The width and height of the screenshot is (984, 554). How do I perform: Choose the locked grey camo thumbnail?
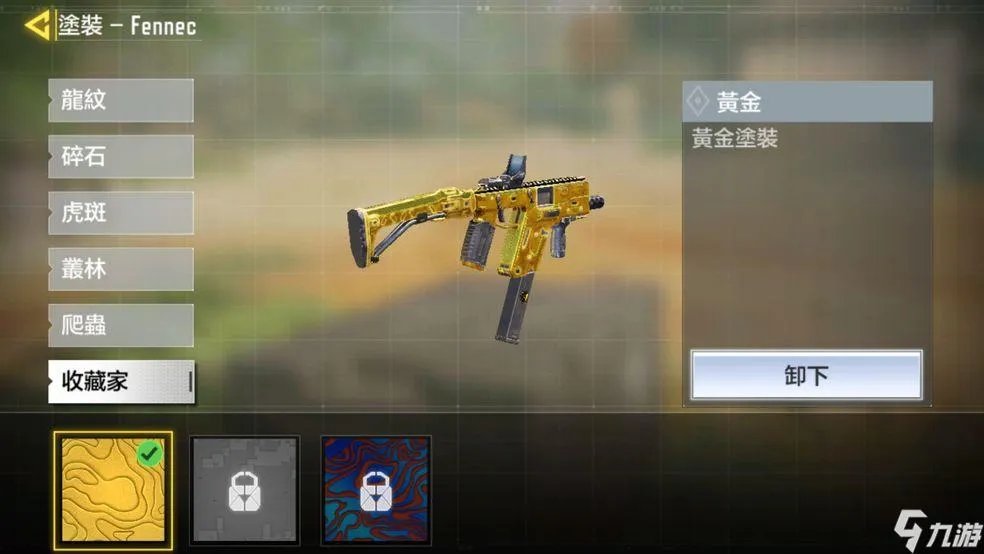245,491
